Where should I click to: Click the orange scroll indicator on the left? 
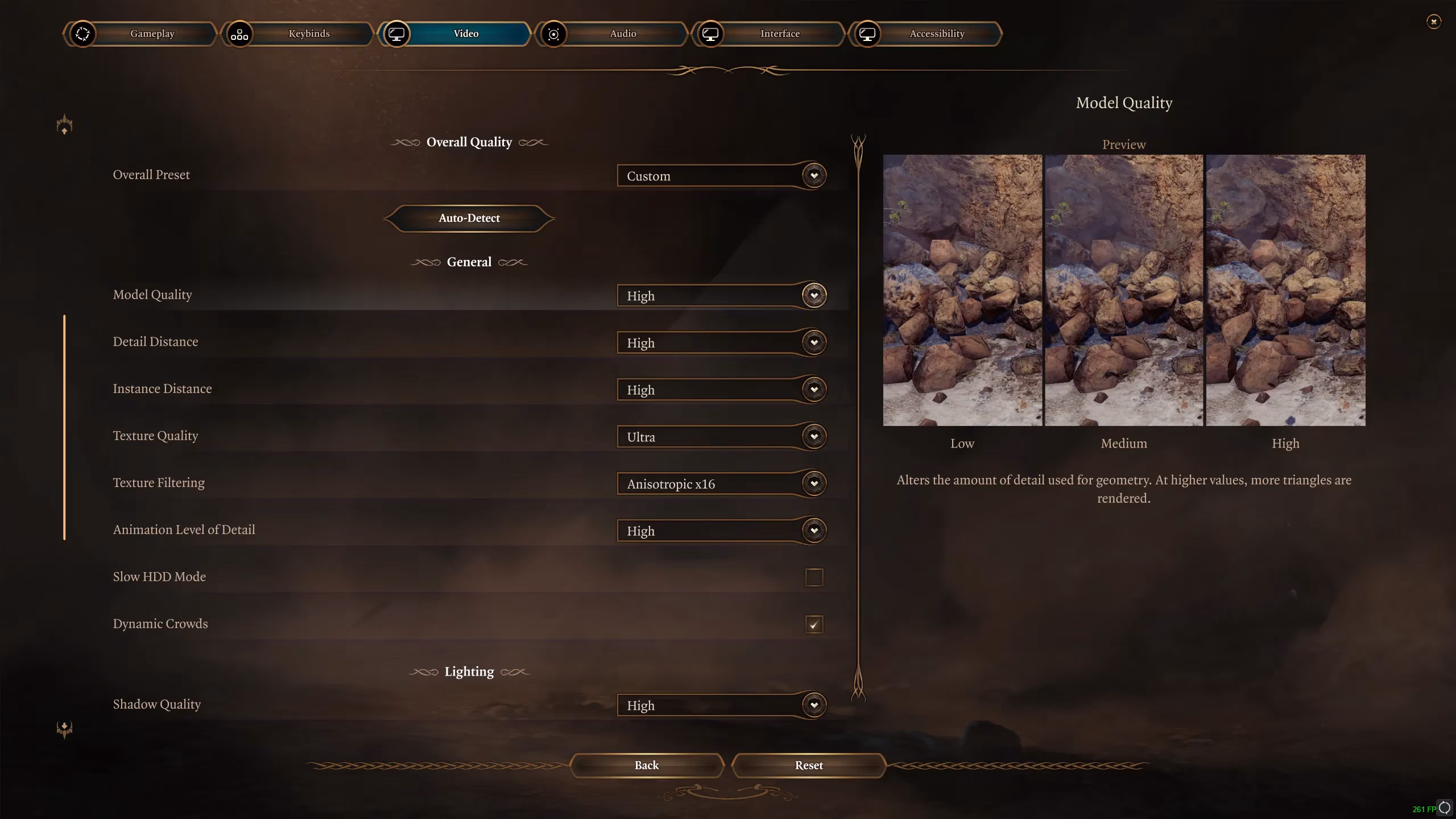coord(64,424)
